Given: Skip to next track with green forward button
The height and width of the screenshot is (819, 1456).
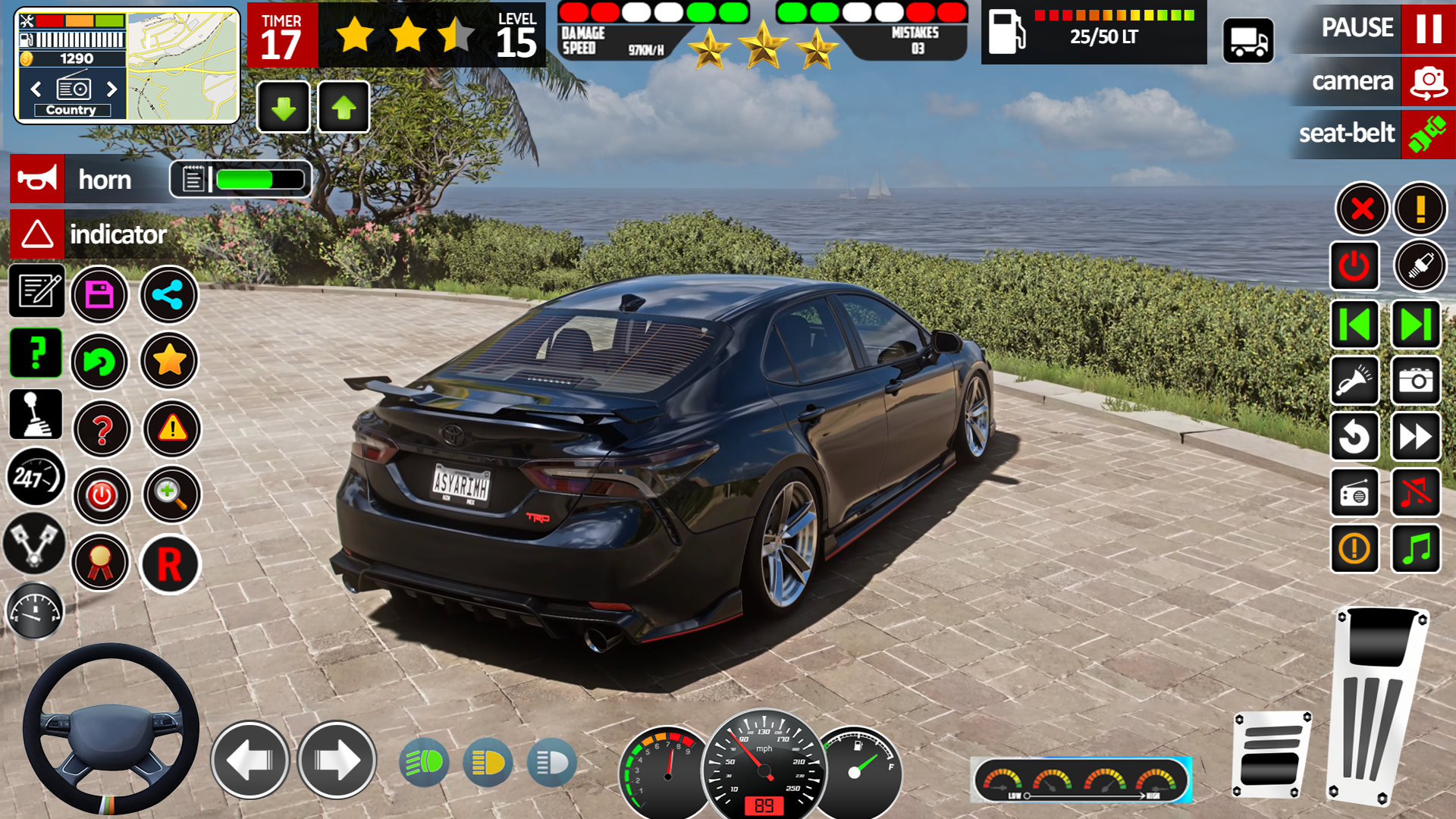Looking at the screenshot, I should point(1415,325).
